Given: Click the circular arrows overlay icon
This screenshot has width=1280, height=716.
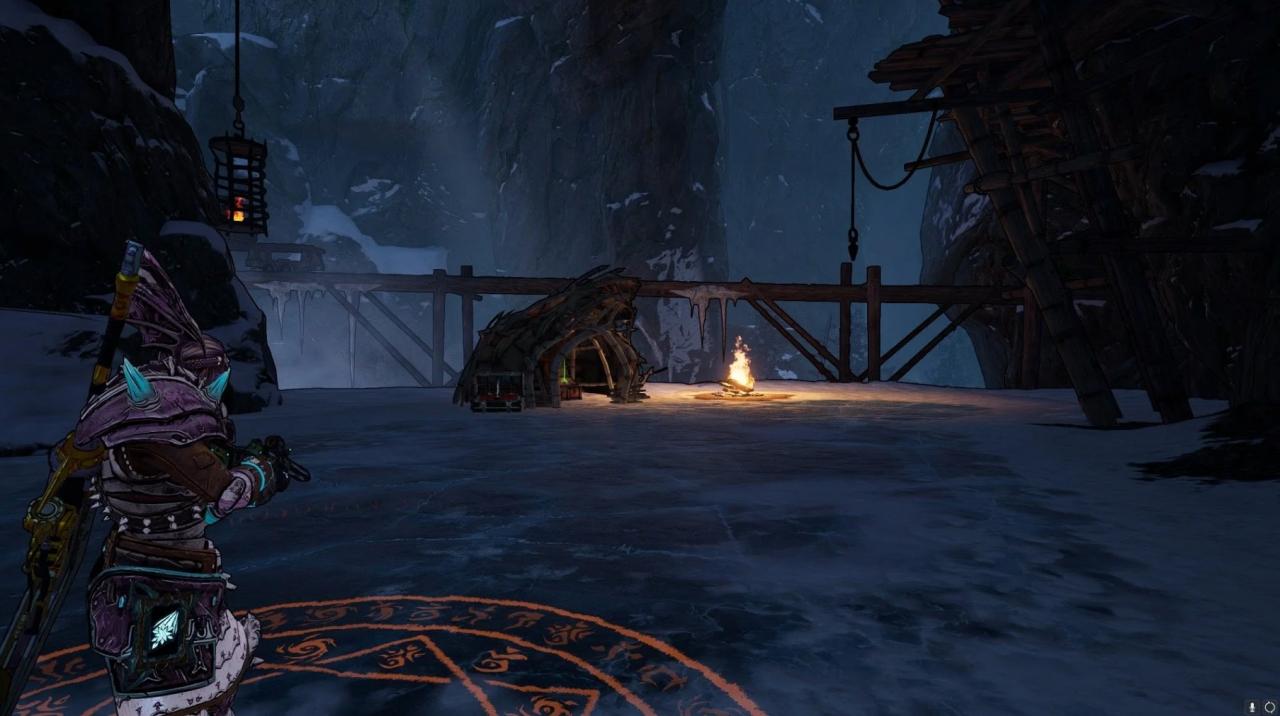Looking at the screenshot, I should [1270, 707].
